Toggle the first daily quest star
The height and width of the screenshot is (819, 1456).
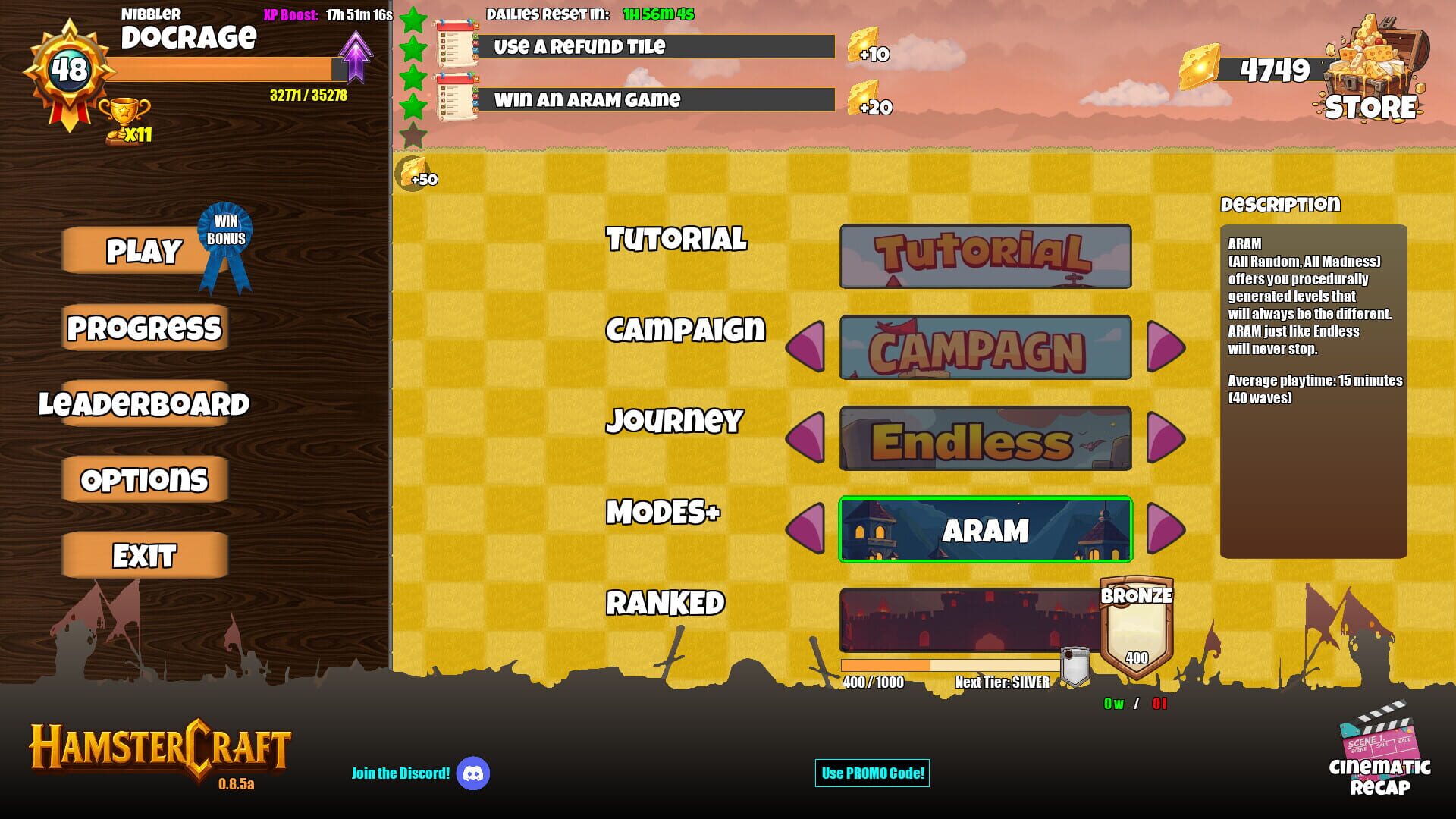413,19
